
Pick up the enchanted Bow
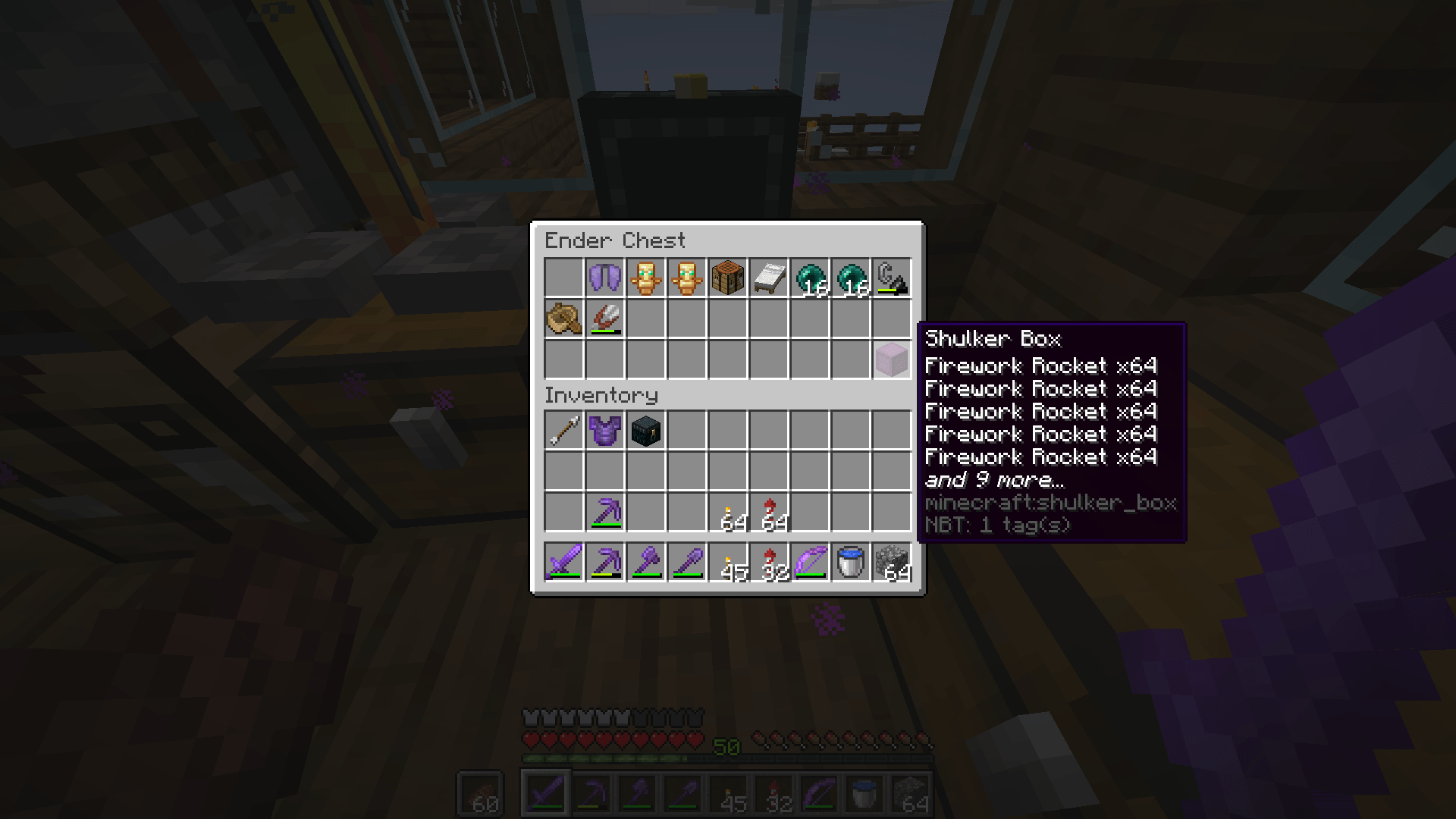[809, 561]
